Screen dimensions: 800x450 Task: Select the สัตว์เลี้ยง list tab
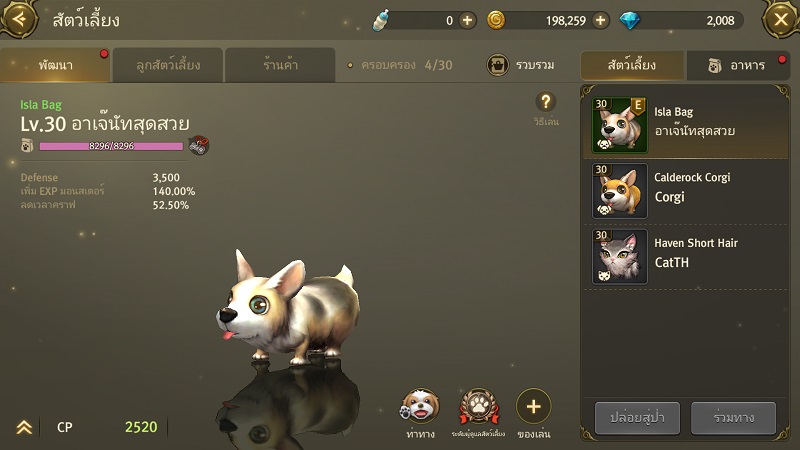point(633,65)
